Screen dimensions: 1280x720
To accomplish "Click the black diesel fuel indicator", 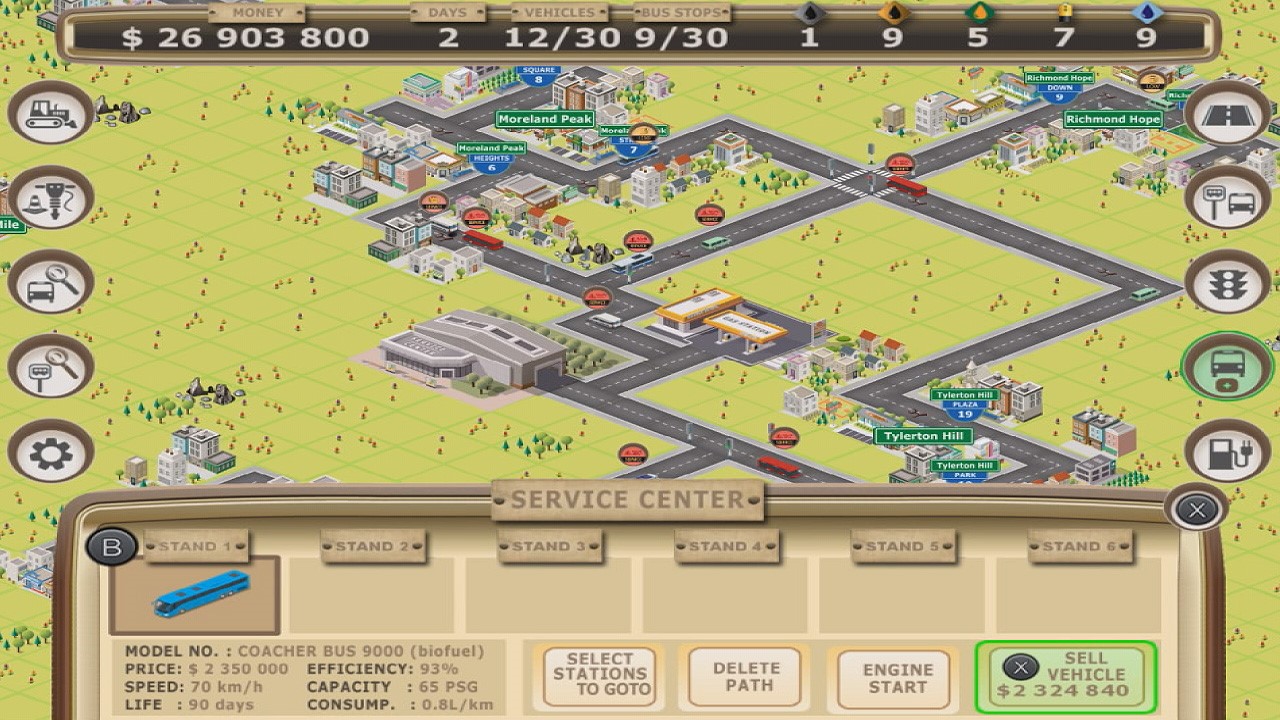I will click(808, 12).
